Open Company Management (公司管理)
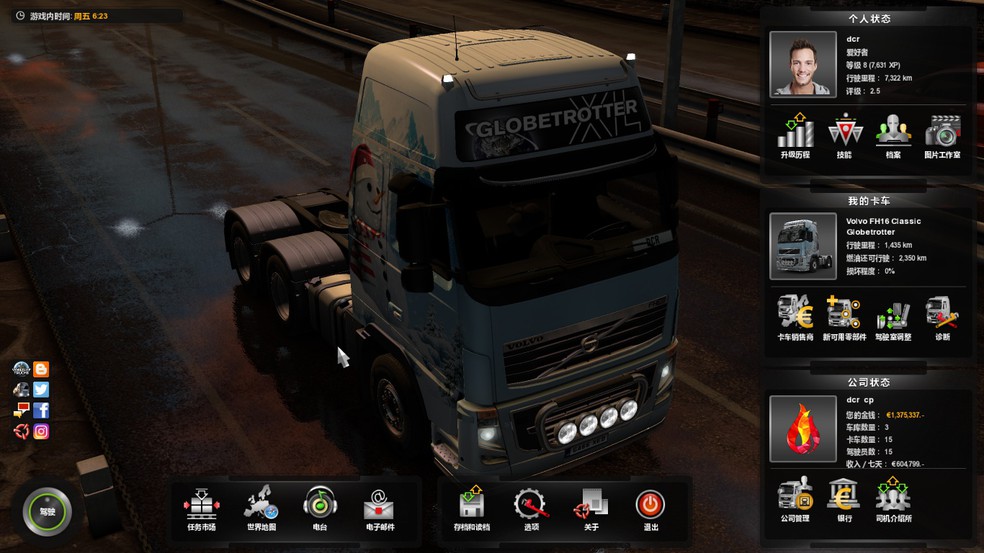This screenshot has height=553, width=984. pyautogui.click(x=796, y=499)
